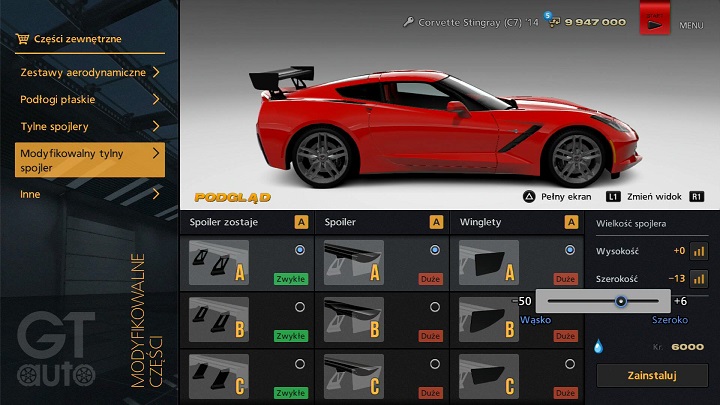Open Zestawy aerodynamiczne category
Viewport: 720px width, 405px height.
90,72
